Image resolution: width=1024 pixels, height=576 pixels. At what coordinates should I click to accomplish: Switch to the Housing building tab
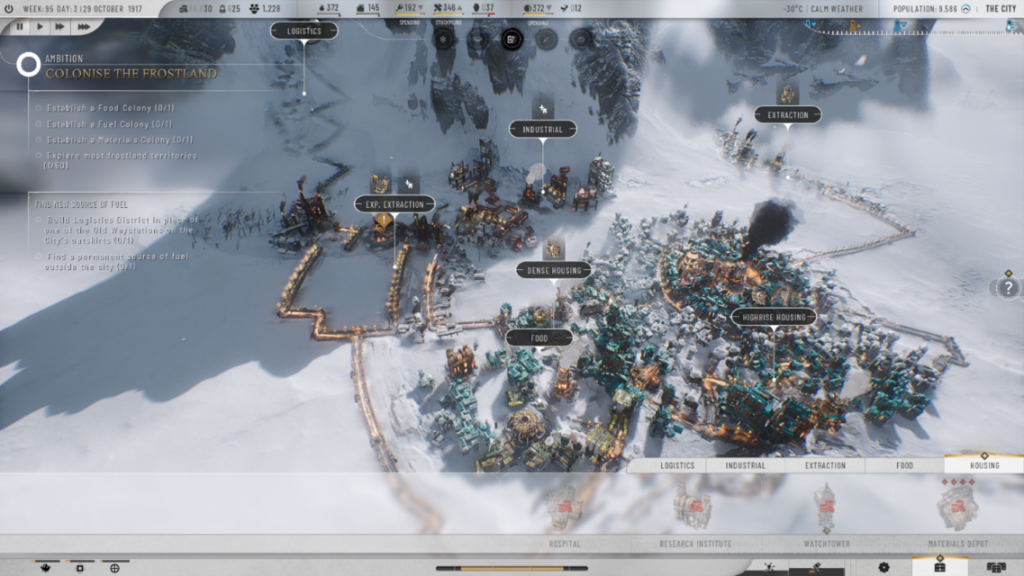coord(984,465)
